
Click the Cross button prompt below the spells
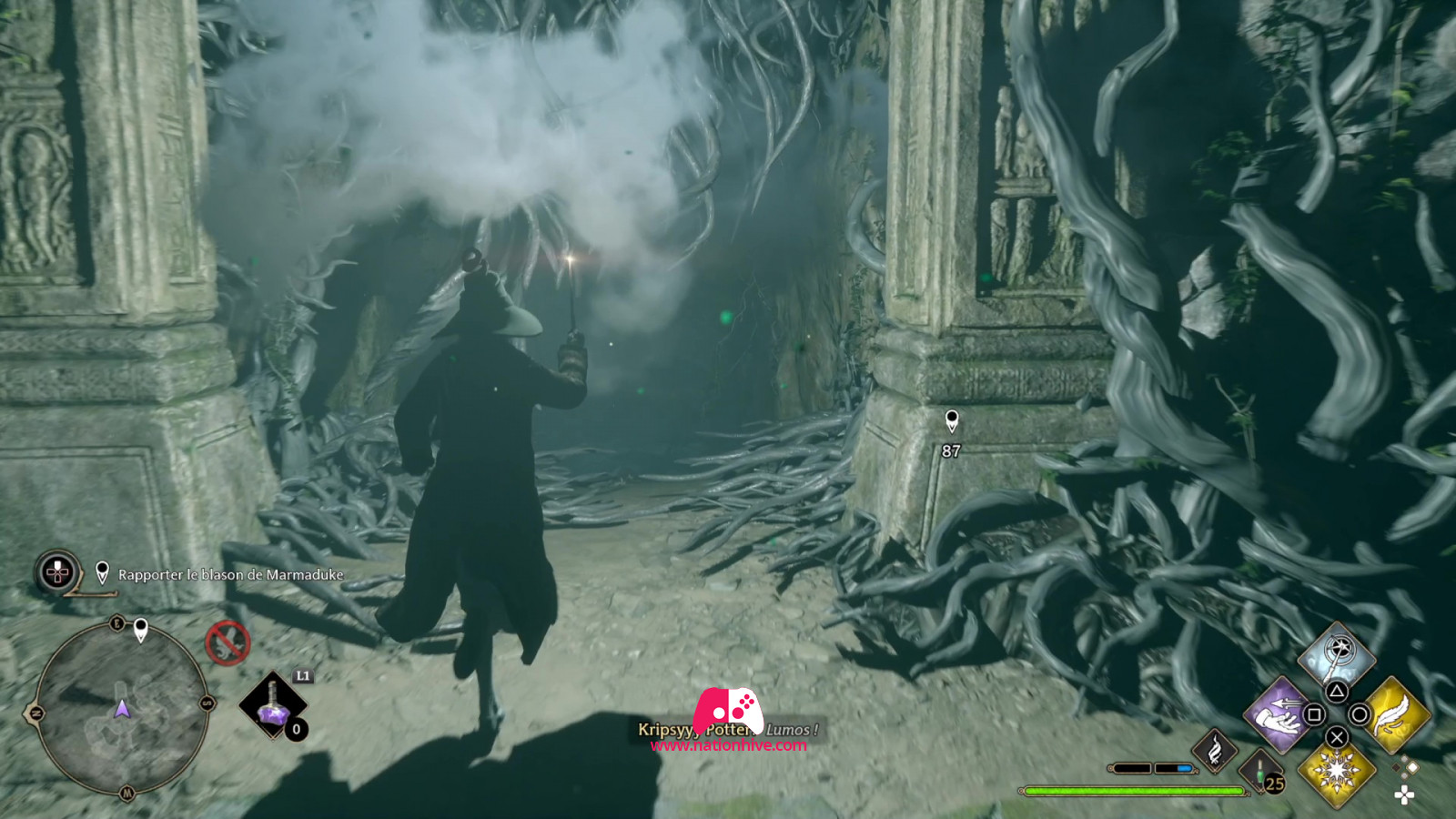(1336, 738)
